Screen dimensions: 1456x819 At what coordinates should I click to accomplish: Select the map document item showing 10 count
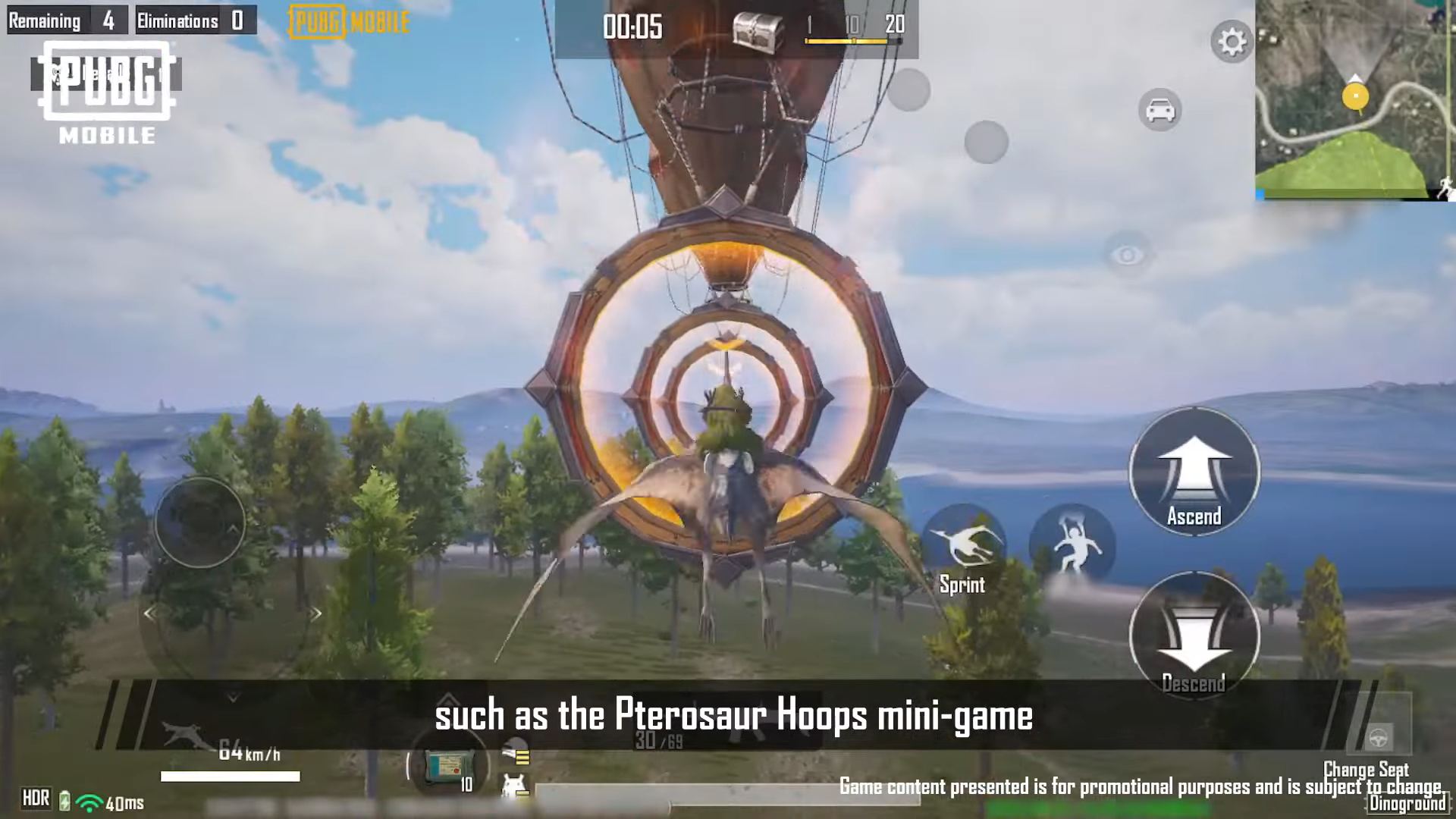tap(450, 764)
